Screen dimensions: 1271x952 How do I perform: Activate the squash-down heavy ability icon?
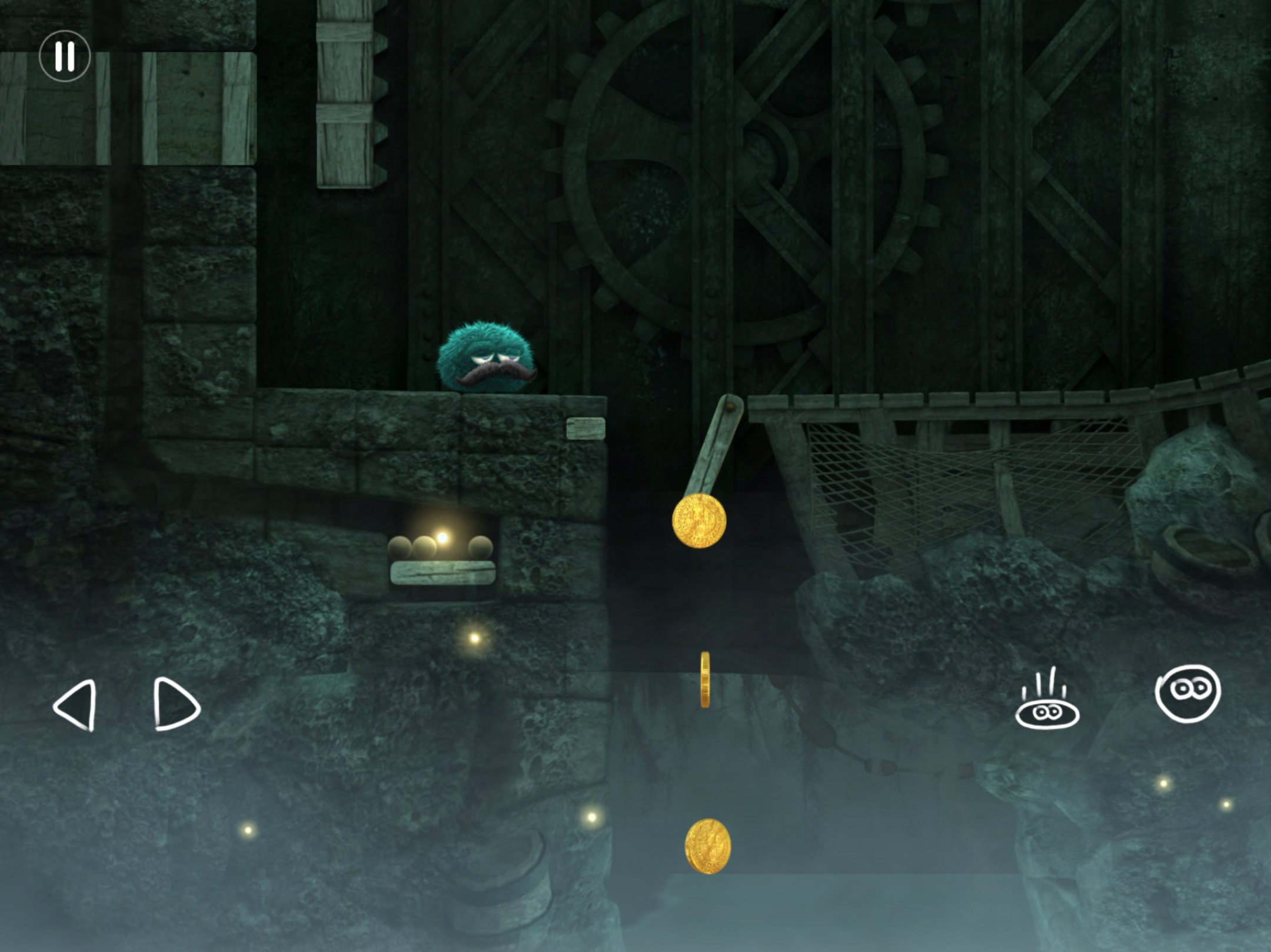click(1047, 701)
